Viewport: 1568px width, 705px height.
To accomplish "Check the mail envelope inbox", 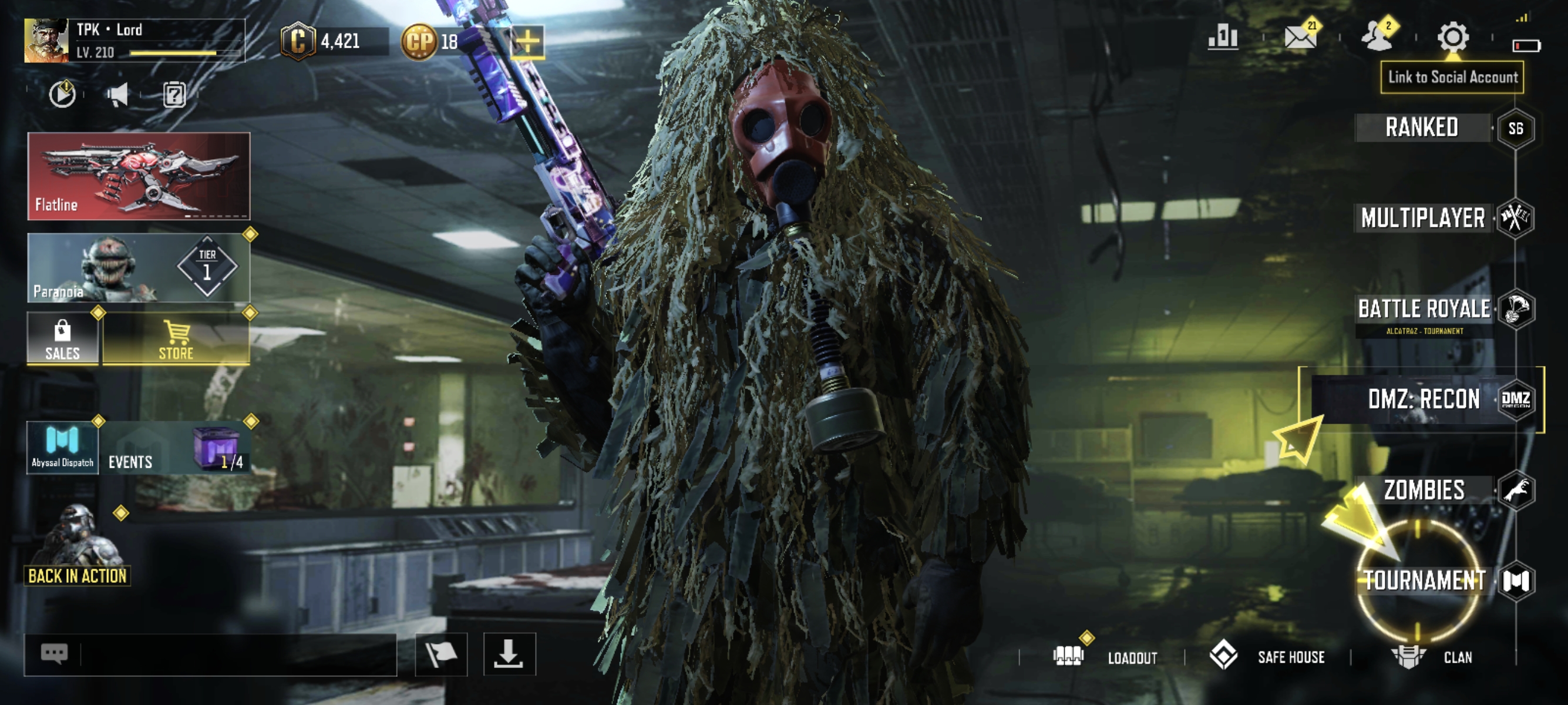I will [1300, 38].
